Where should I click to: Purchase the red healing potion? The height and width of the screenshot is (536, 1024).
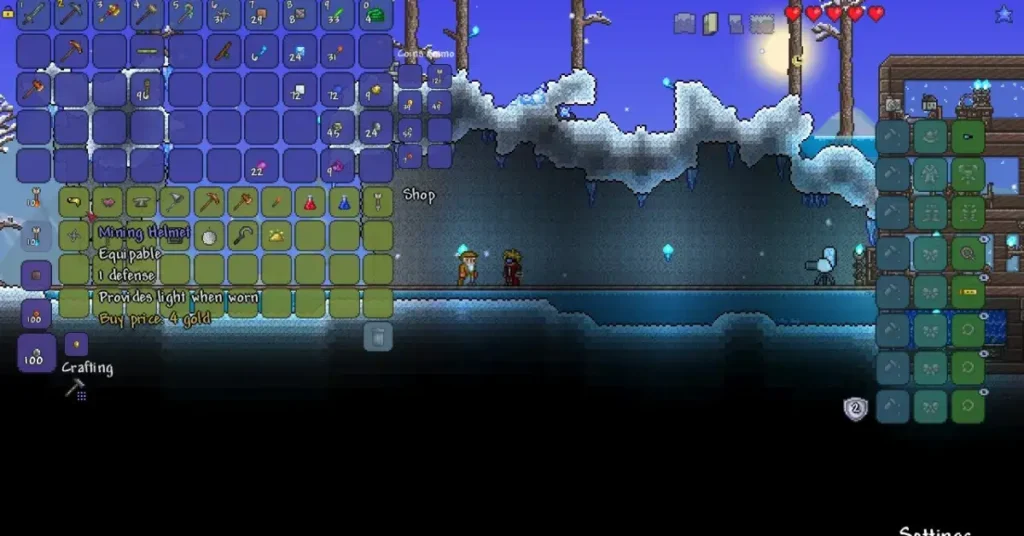[310, 202]
